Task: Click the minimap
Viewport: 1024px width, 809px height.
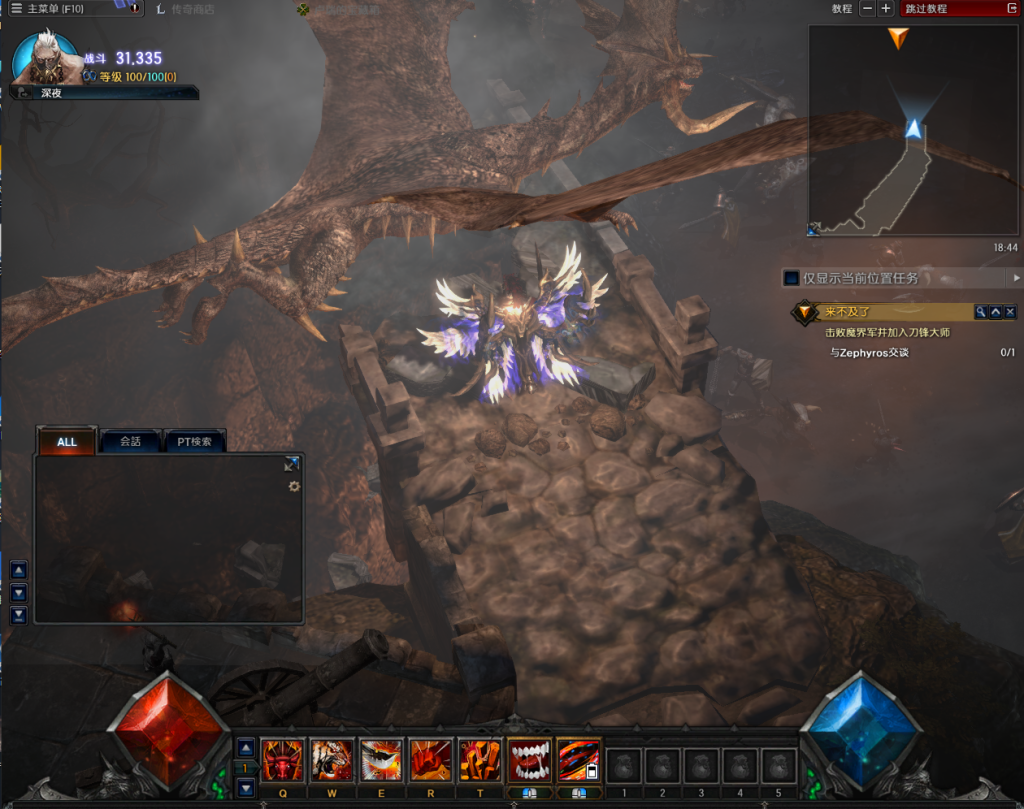Action: tap(899, 130)
